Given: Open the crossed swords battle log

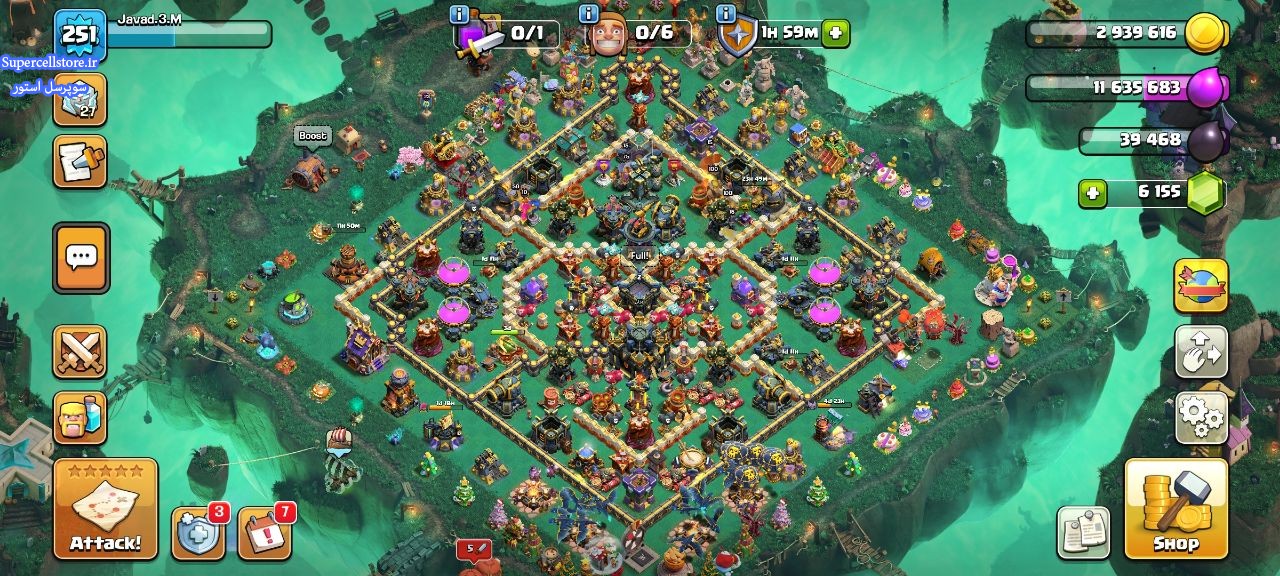Looking at the screenshot, I should (x=80, y=352).
